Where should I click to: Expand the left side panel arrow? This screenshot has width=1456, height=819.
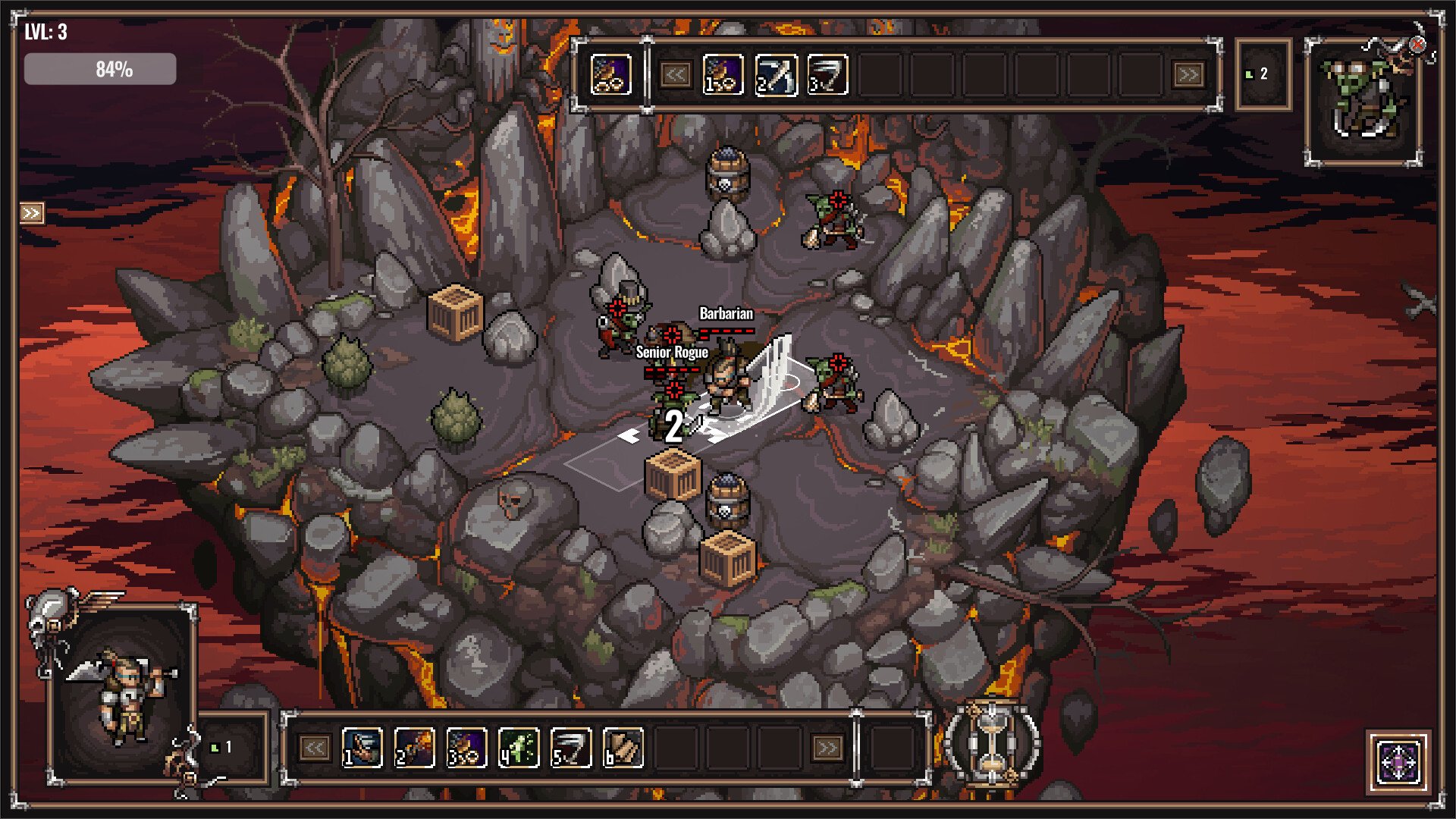[31, 213]
